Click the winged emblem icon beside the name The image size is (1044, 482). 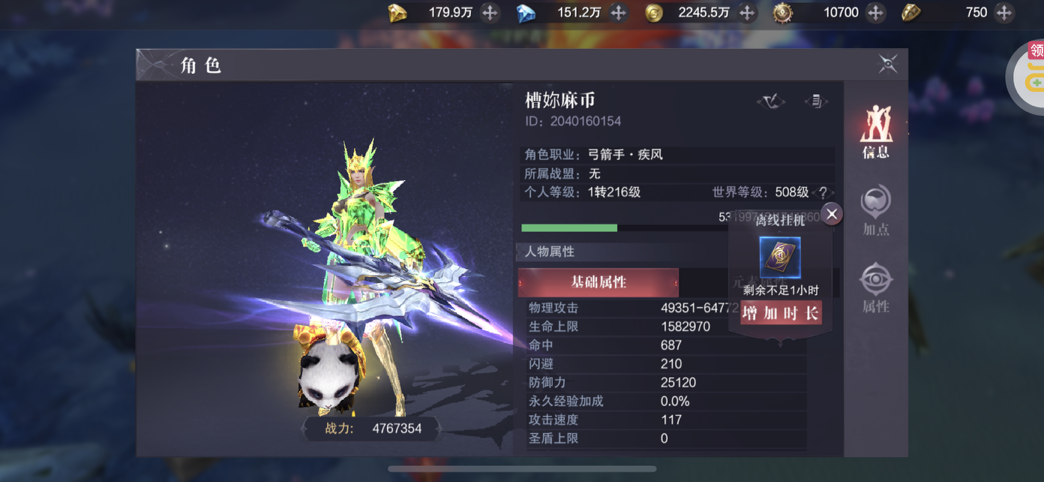(x=770, y=101)
